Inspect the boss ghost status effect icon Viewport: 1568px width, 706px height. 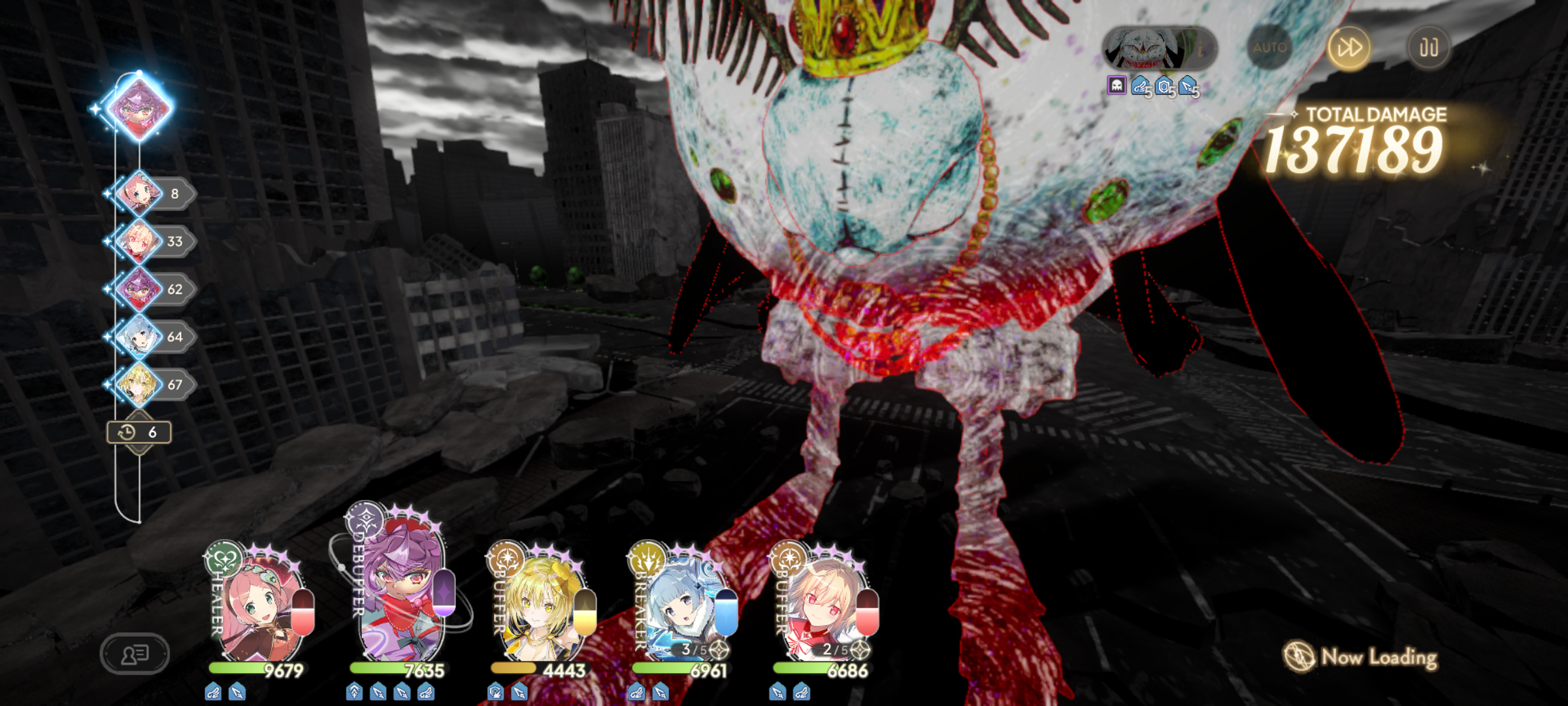(1117, 86)
